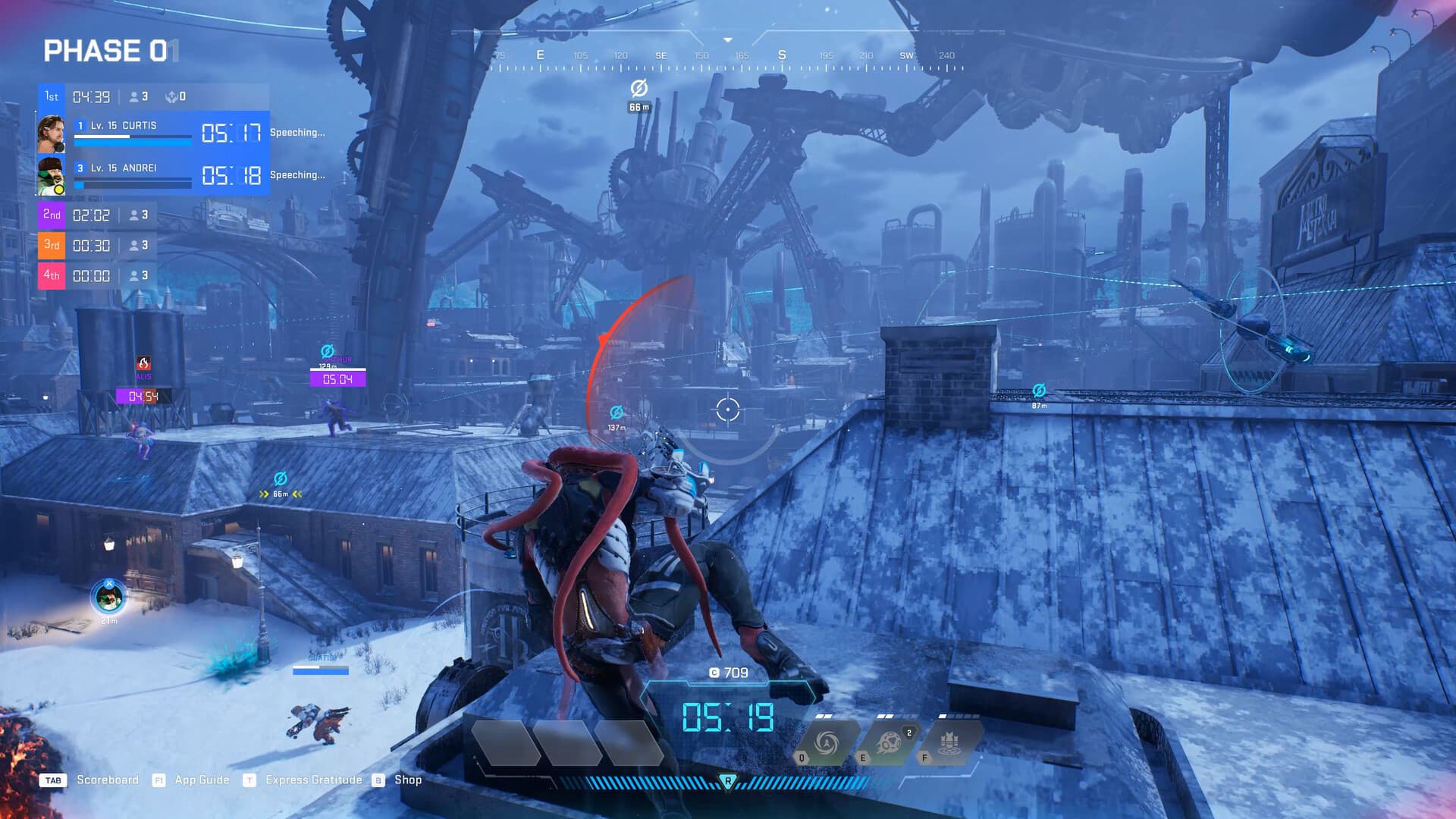1456x819 pixels.
Task: Collapse the 1st place team panel
Action: (51, 96)
